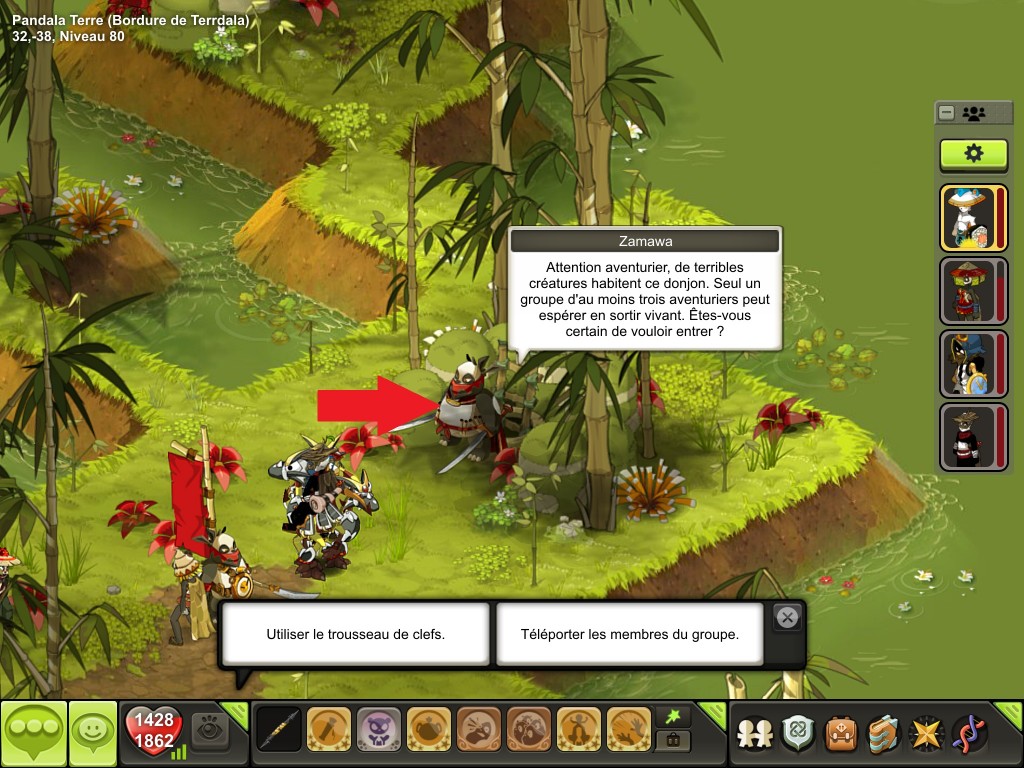Select the spiky-haired party member in black

[x=968, y=437]
